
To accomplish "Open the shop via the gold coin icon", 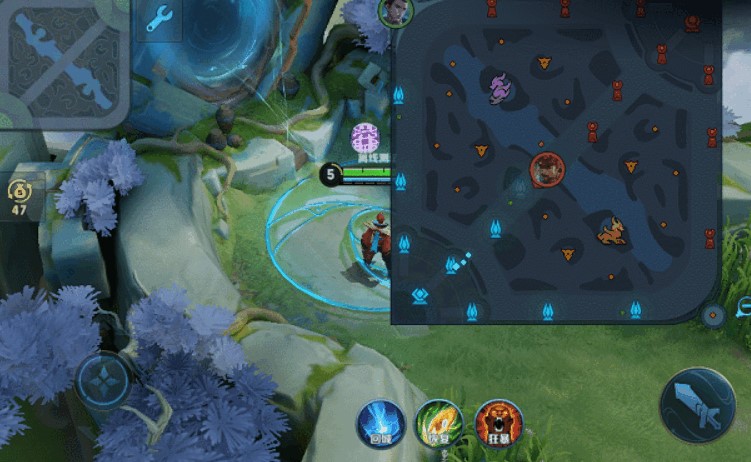I will [19, 196].
